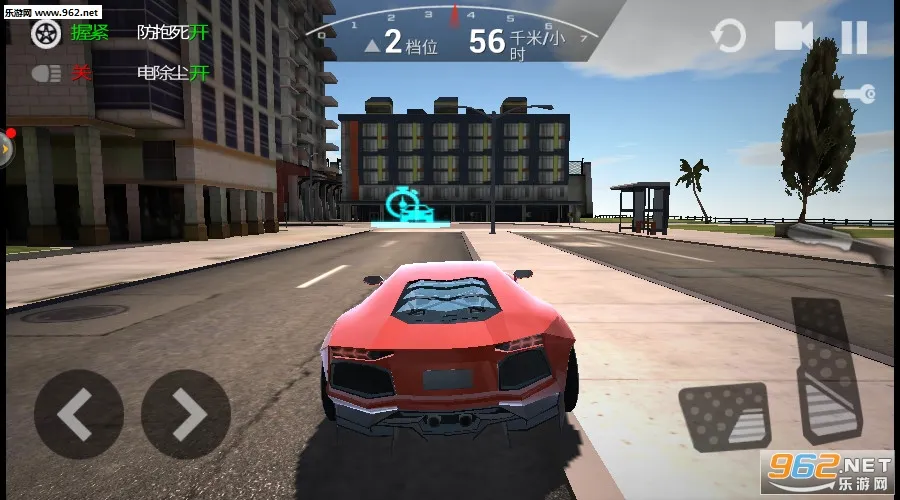Viewport: 900px width, 500px height.
Task: Toggle the 电除尘 setting
Action: coord(172,73)
